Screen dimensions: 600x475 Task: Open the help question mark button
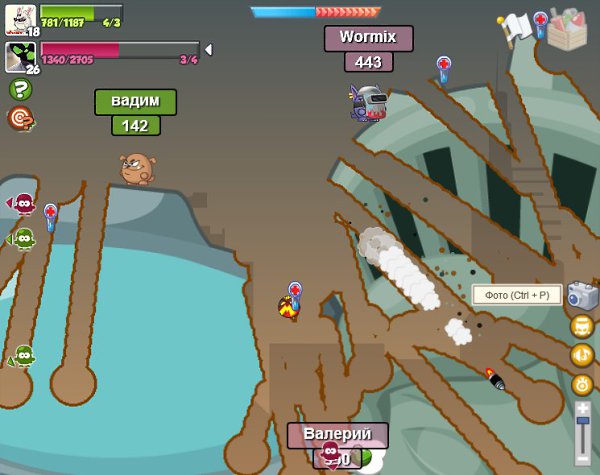[x=20, y=89]
